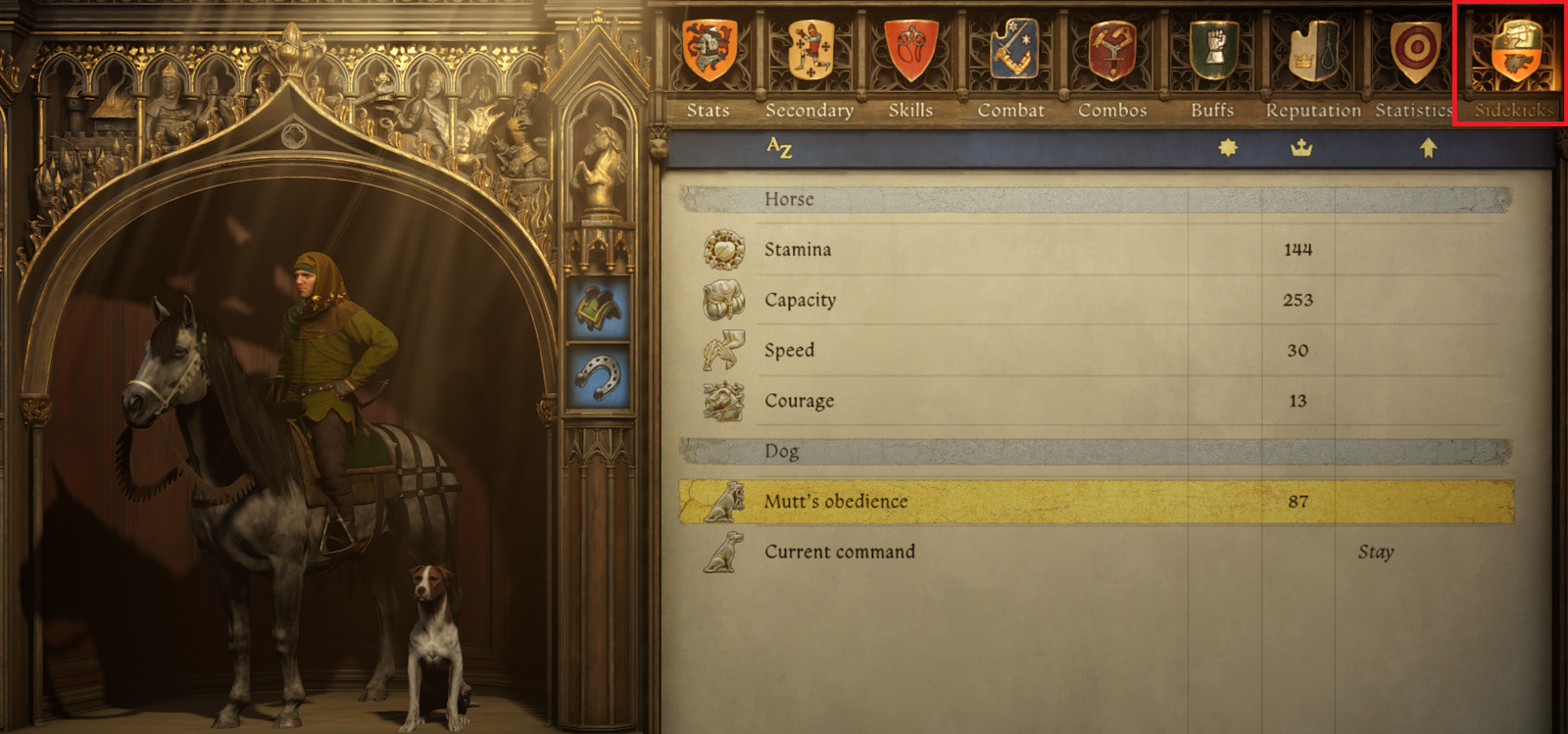Click the Current command Stay entry
The width and height of the screenshot is (1568, 734).
(x=1376, y=552)
